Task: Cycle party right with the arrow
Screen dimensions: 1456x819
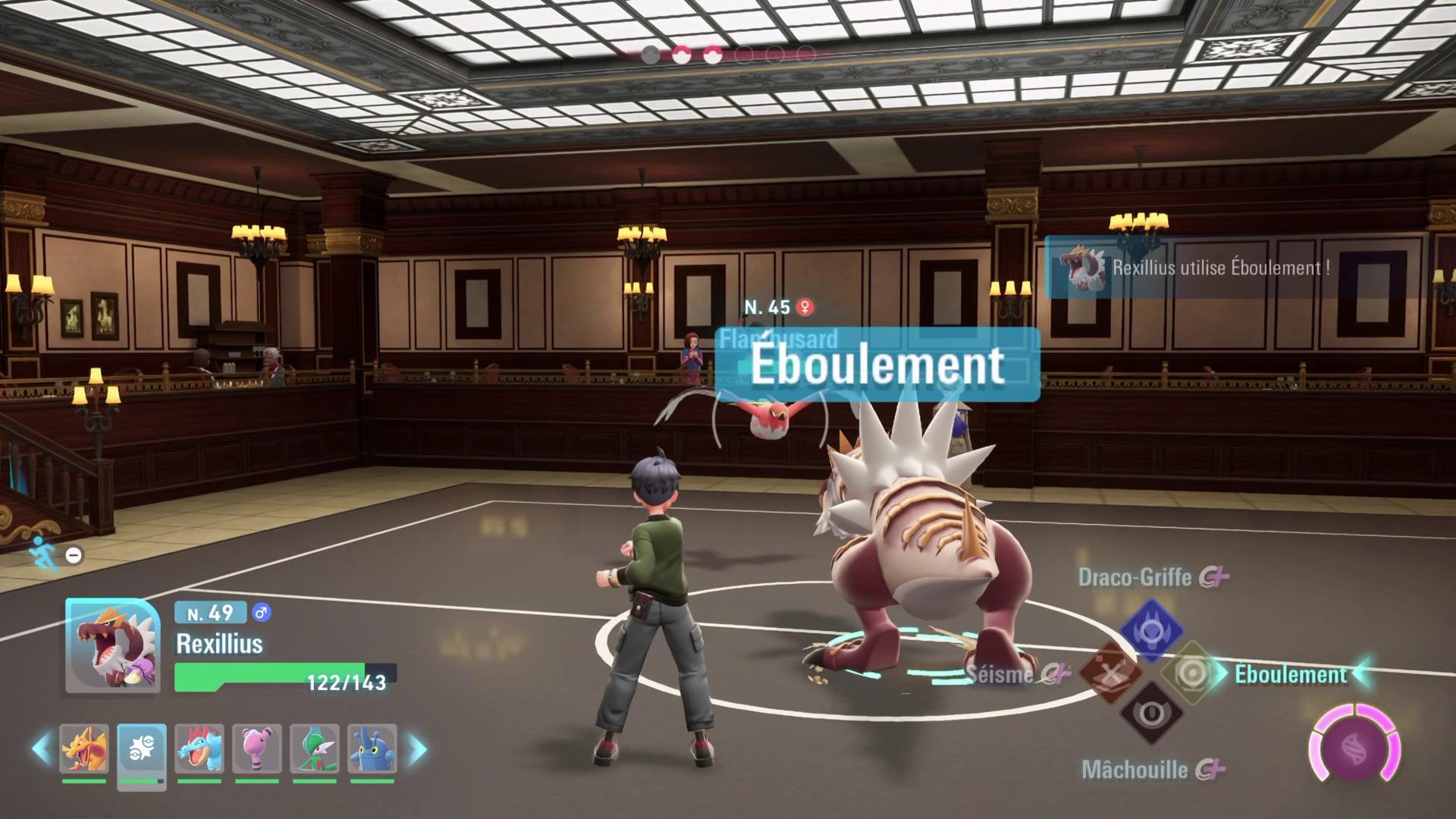Action: [x=417, y=749]
